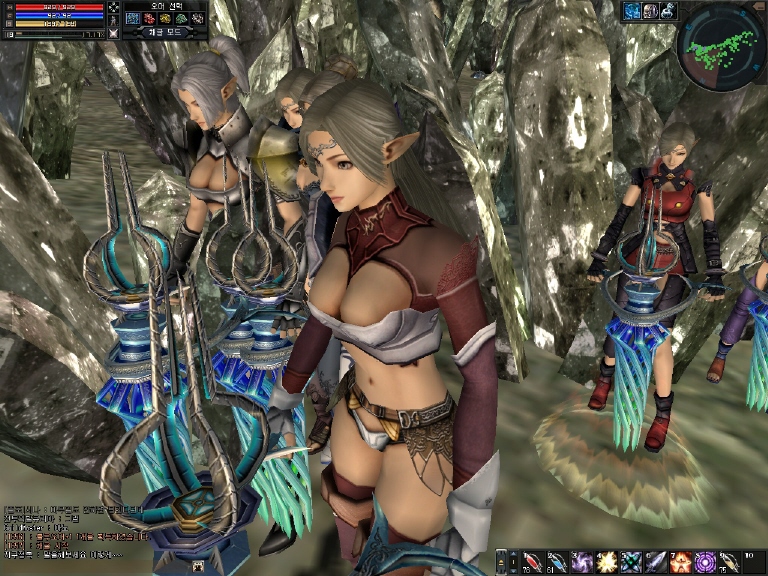The width and height of the screenshot is (768, 576).
Task: Use the red potion in hotbar slot 1
Action: point(531,561)
